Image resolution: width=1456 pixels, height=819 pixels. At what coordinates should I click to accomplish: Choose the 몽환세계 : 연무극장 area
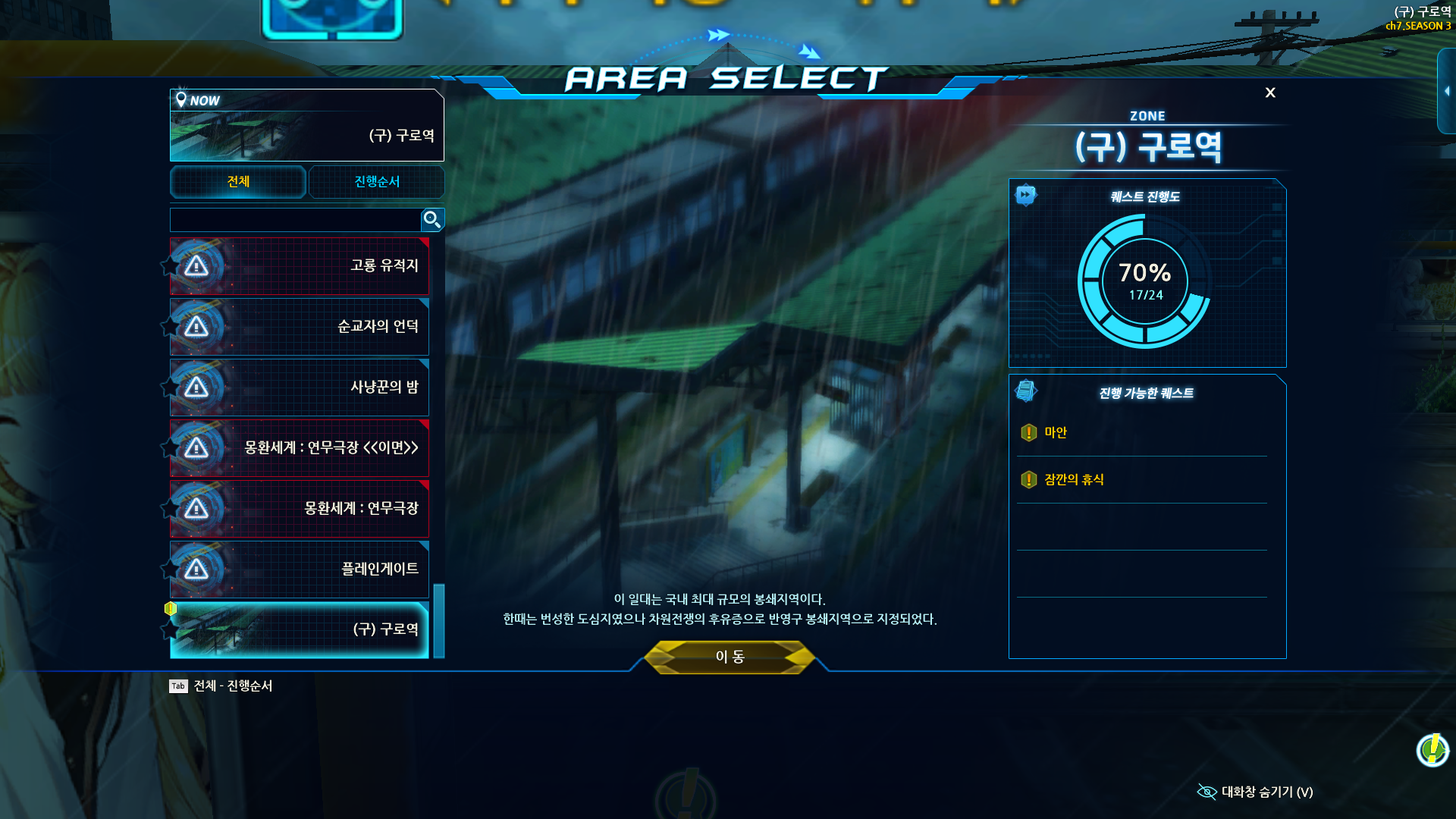(x=300, y=509)
